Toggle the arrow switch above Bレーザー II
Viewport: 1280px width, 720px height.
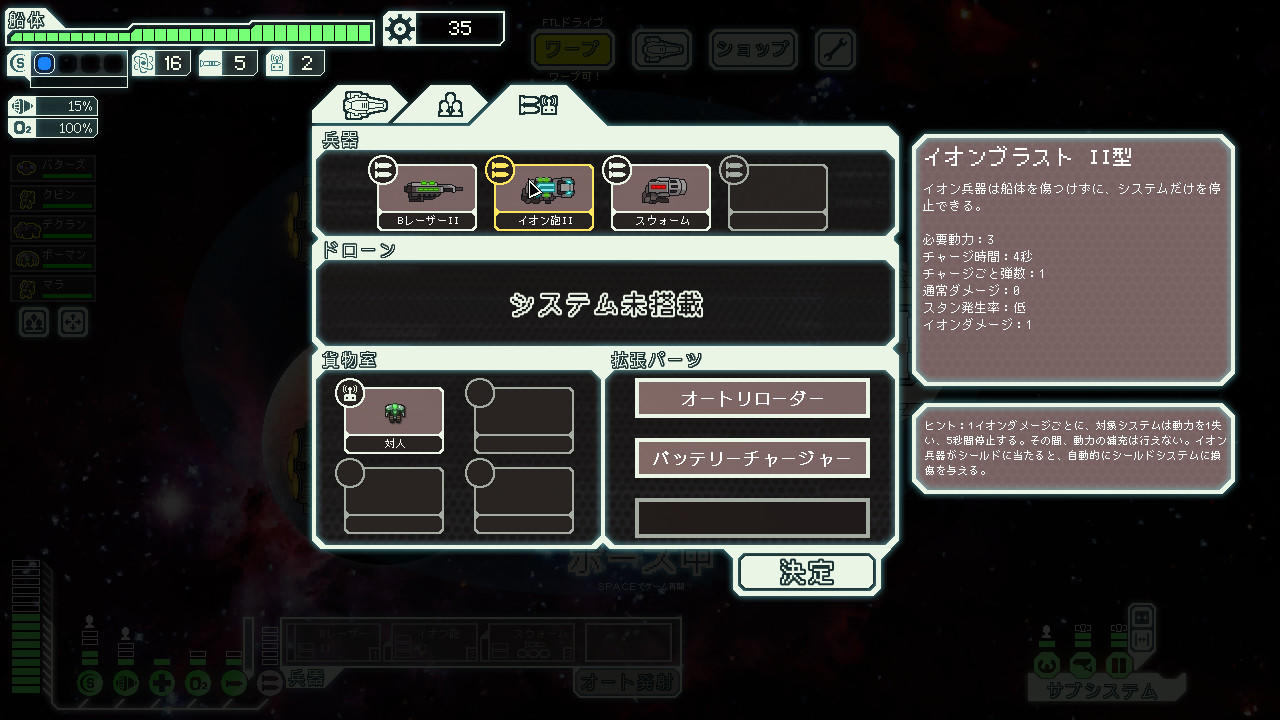click(384, 170)
